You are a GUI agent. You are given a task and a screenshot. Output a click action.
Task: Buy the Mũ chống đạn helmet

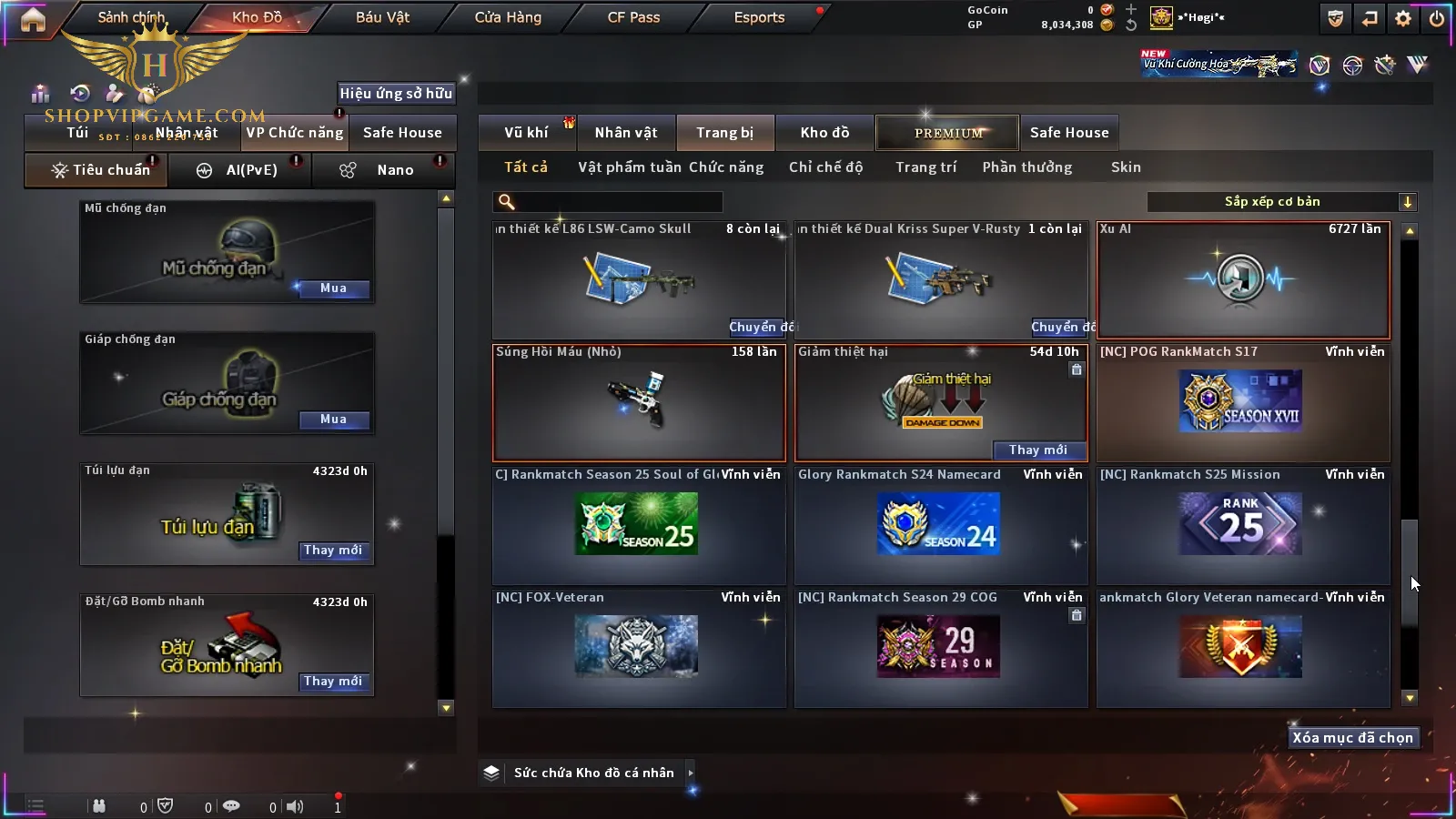(333, 288)
